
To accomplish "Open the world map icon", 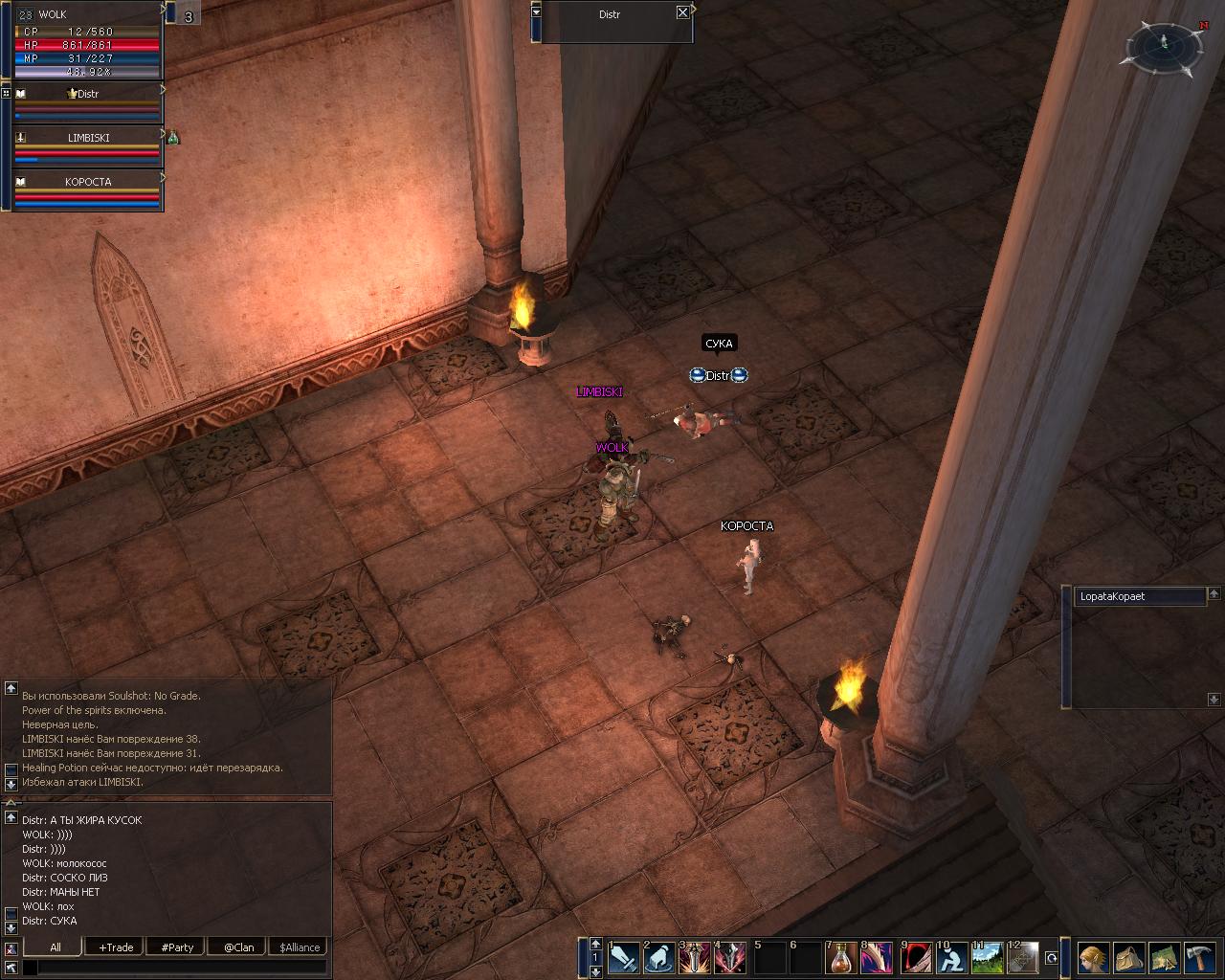I will click(x=1165, y=957).
